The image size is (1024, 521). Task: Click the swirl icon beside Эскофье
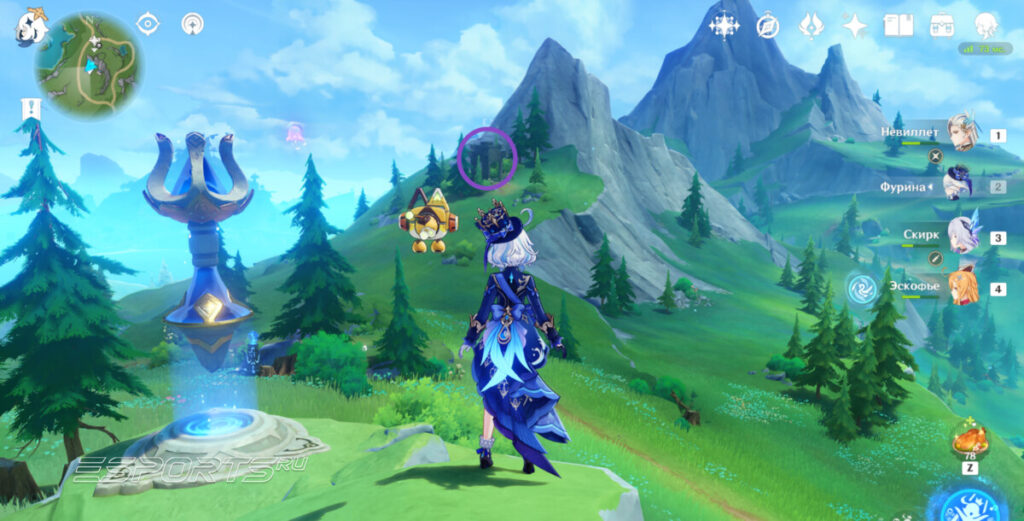(861, 288)
